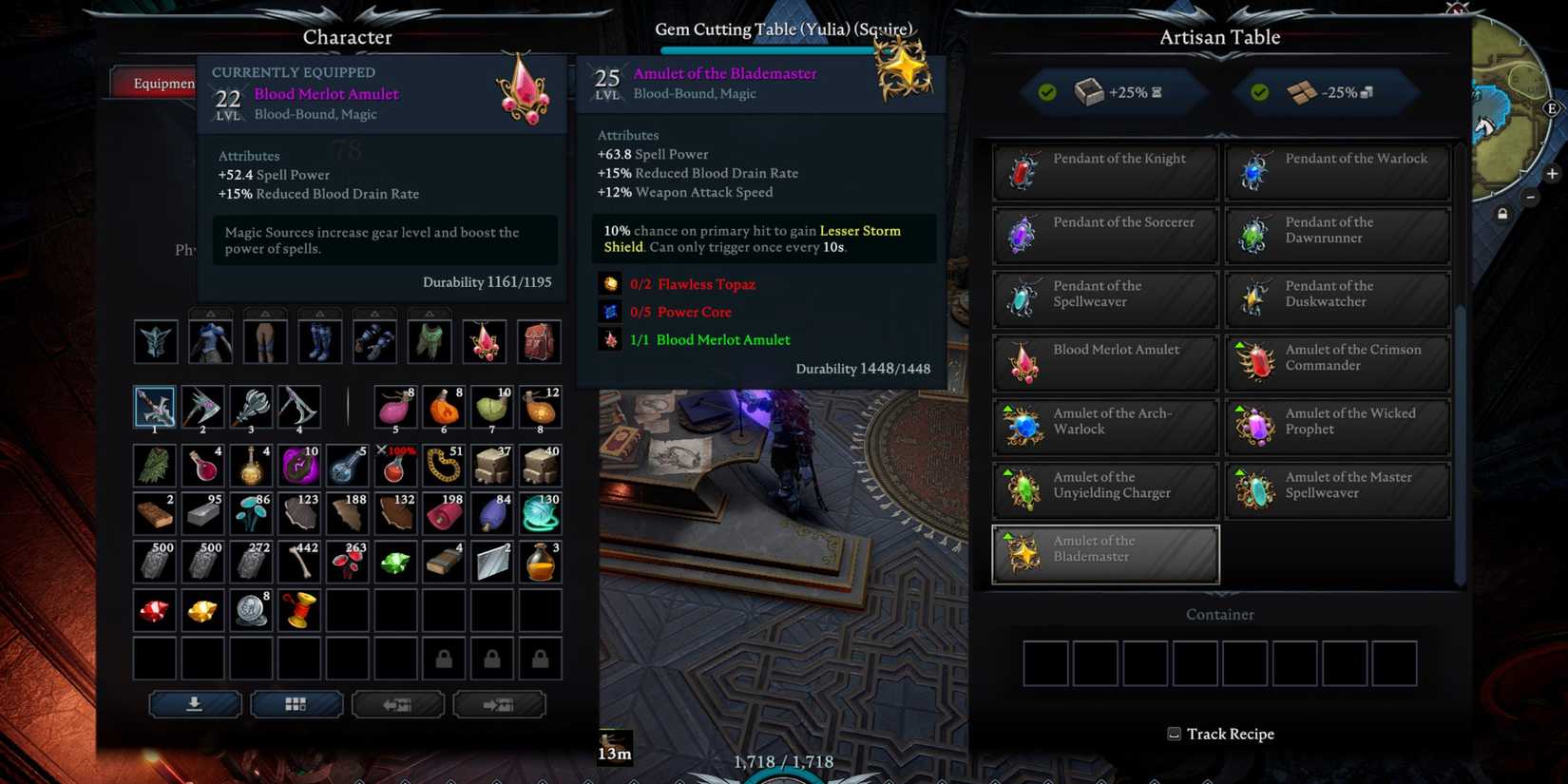Click the Flawless Topaz ingredient icon

tap(611, 283)
